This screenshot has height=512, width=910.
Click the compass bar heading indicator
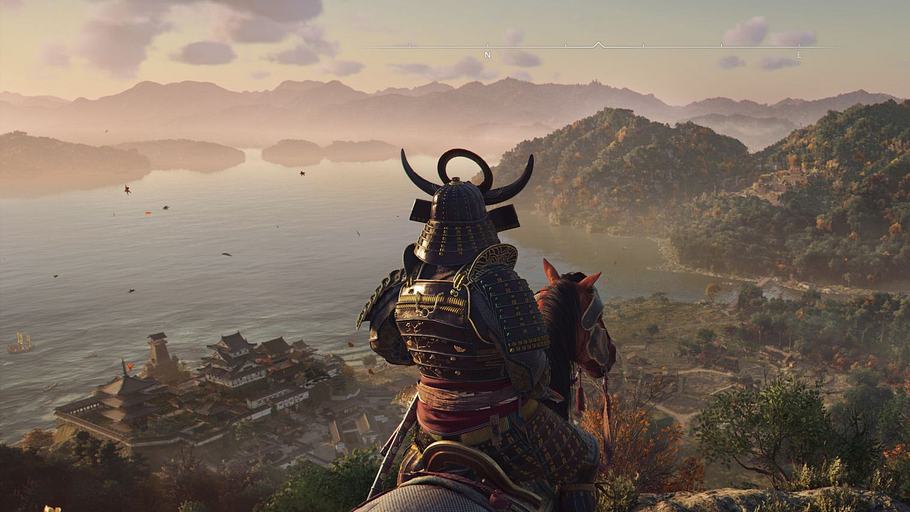coord(598,45)
